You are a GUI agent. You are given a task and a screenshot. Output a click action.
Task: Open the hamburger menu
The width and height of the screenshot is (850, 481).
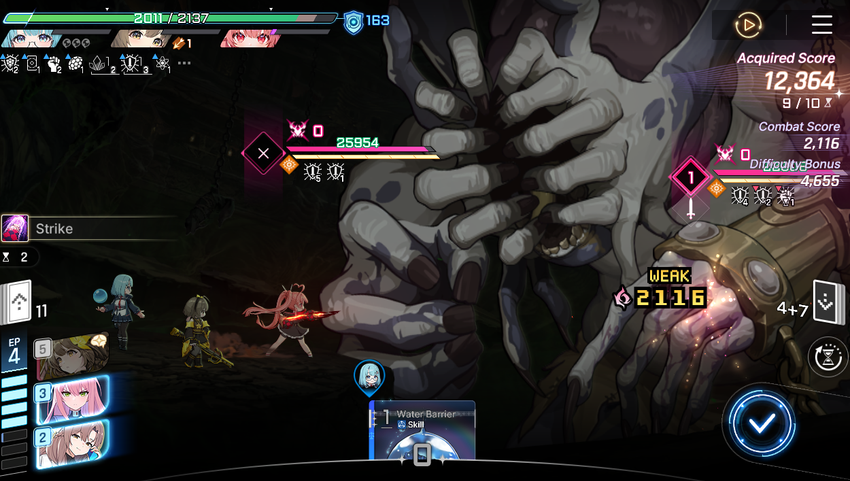(x=821, y=25)
